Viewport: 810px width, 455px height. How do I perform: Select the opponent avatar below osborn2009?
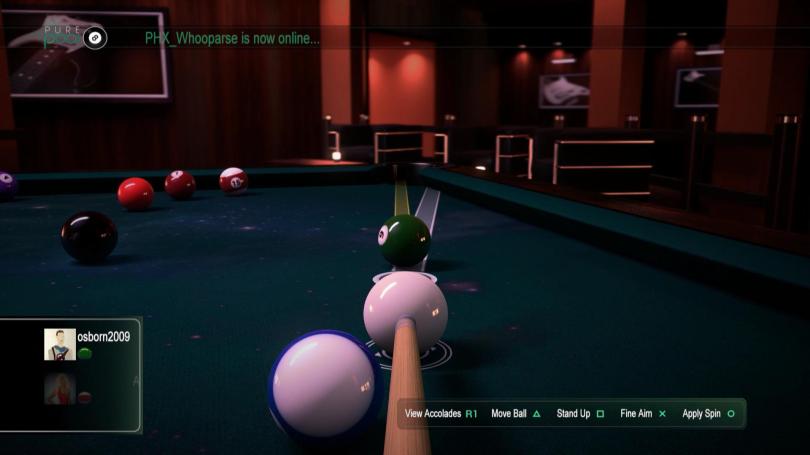pos(60,389)
